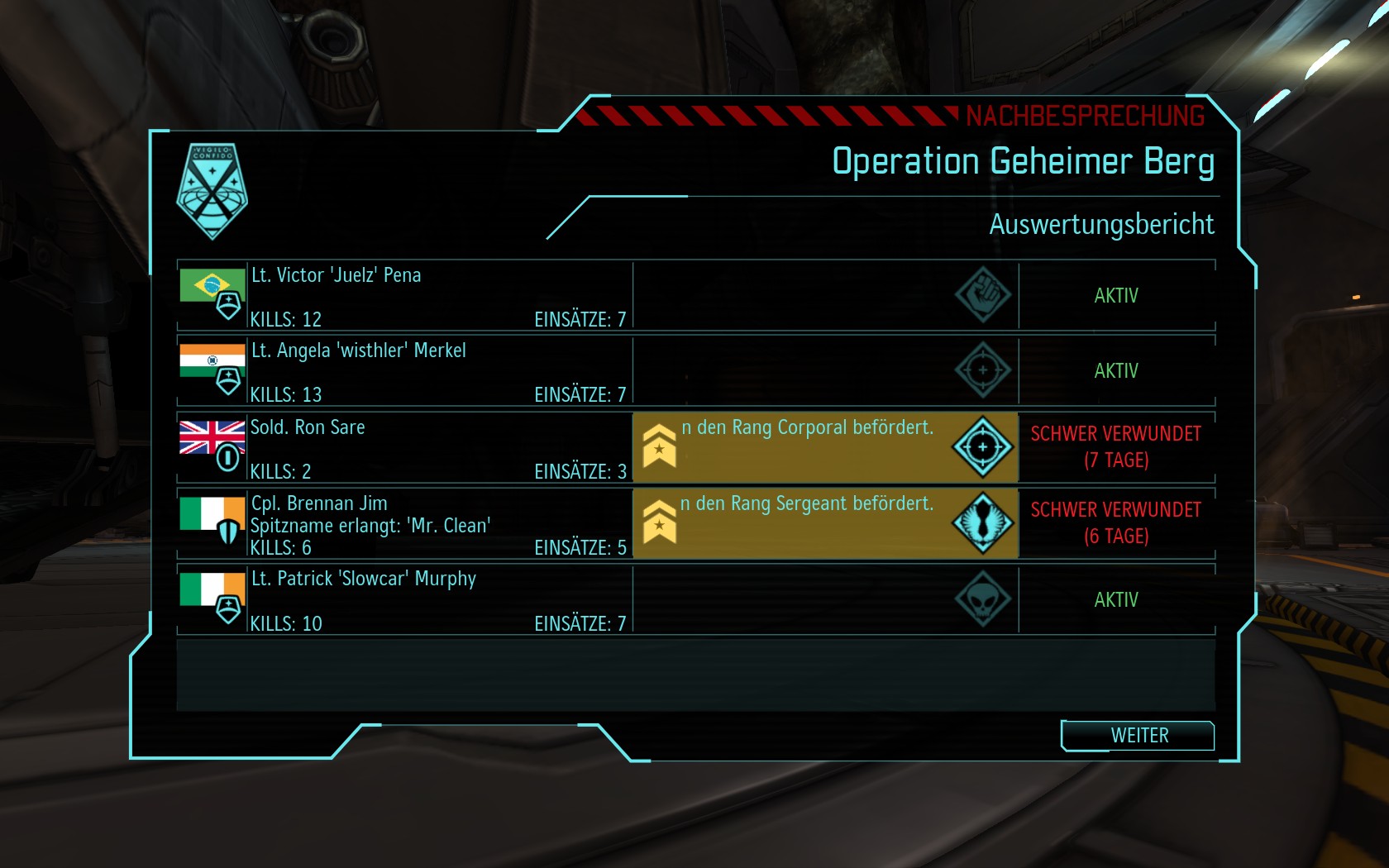This screenshot has height=868, width=1389.
Task: Click Patrick Murphy's alien head class icon
Action: coord(983,599)
